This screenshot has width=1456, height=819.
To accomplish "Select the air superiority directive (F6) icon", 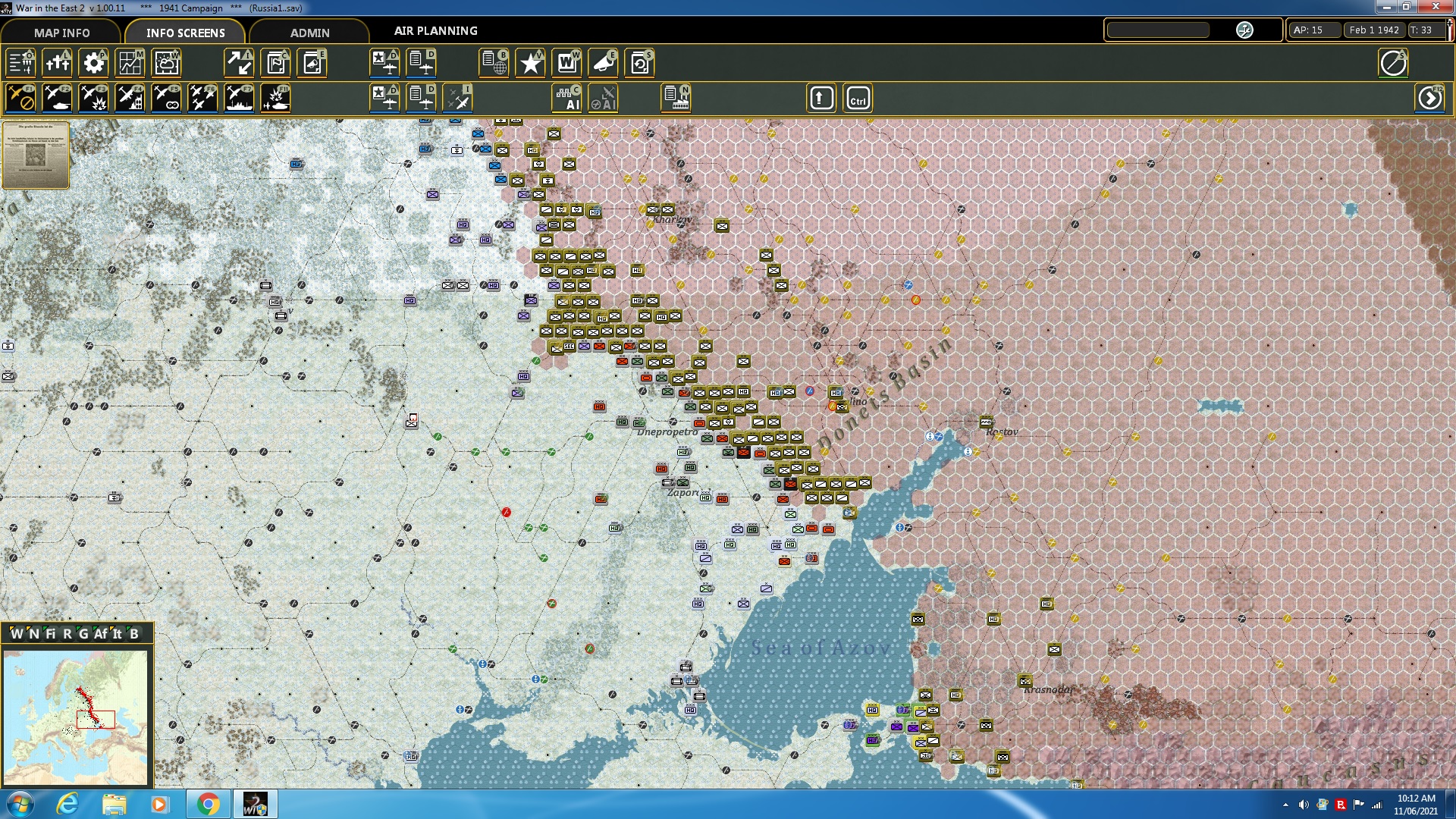I will pos(202,98).
